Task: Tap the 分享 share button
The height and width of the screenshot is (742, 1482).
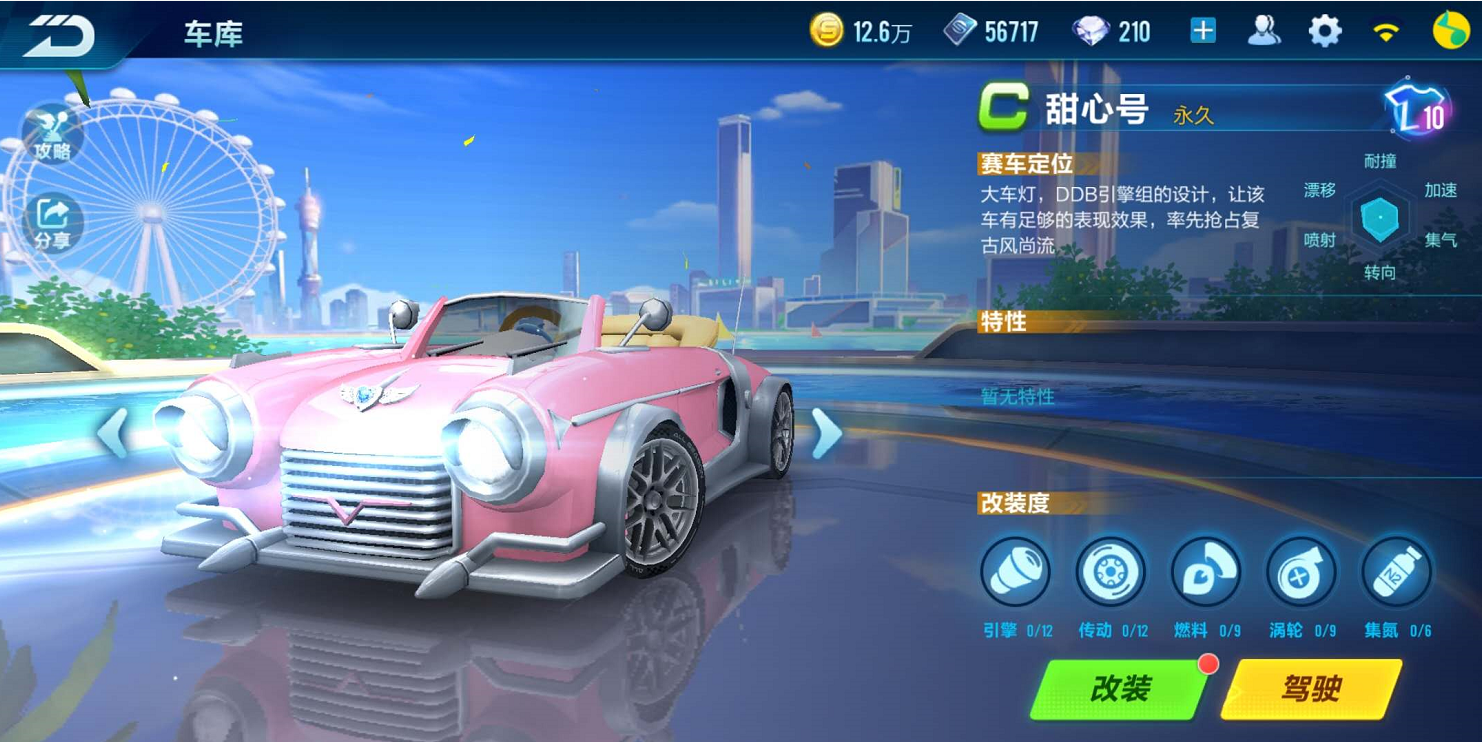Action: point(52,222)
